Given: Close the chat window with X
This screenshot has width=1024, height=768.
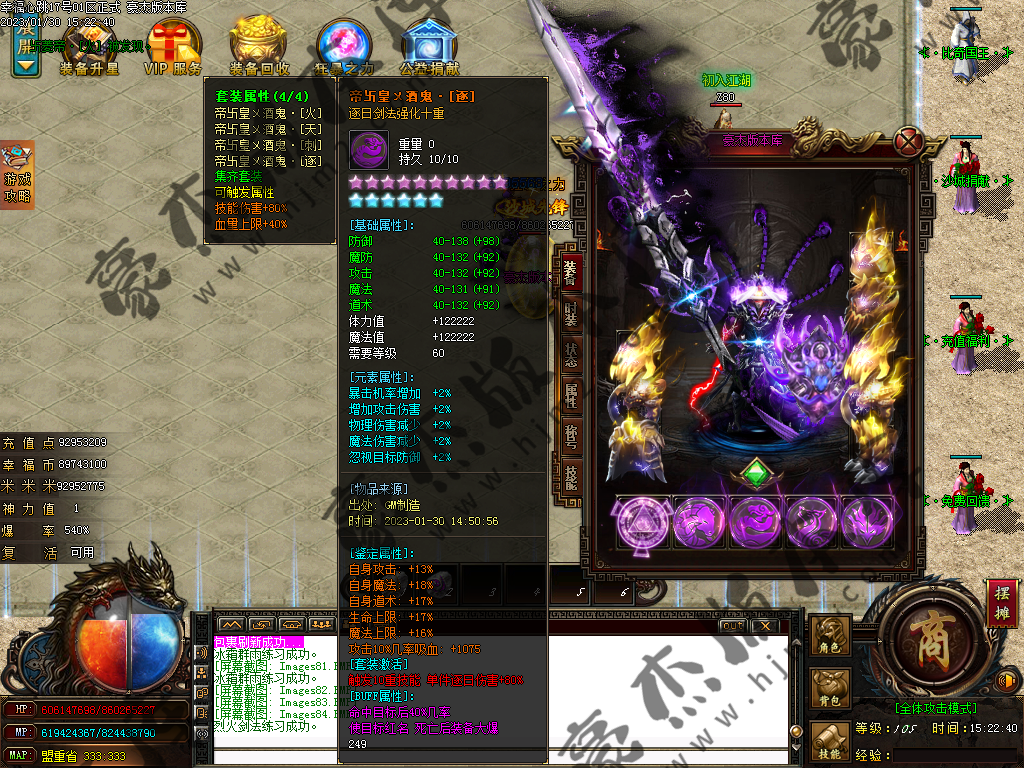Looking at the screenshot, I should [x=765, y=626].
